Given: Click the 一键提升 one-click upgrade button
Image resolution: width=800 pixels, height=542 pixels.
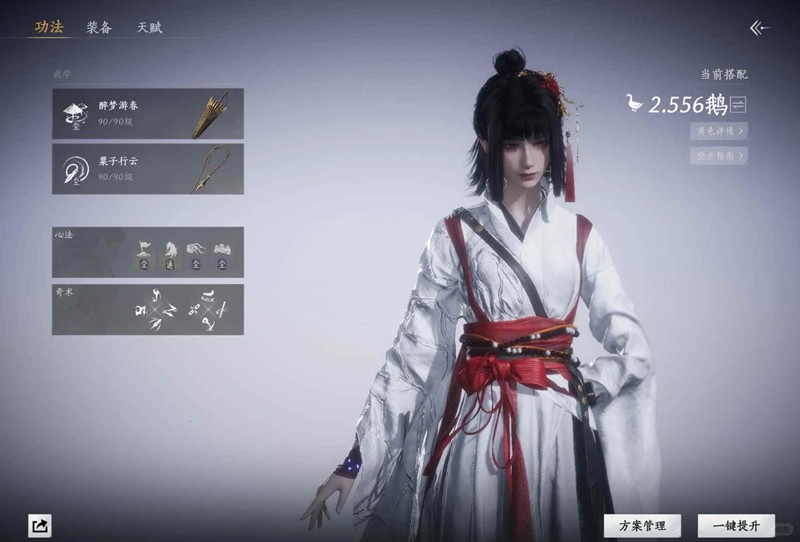Looking at the screenshot, I should point(736,525).
